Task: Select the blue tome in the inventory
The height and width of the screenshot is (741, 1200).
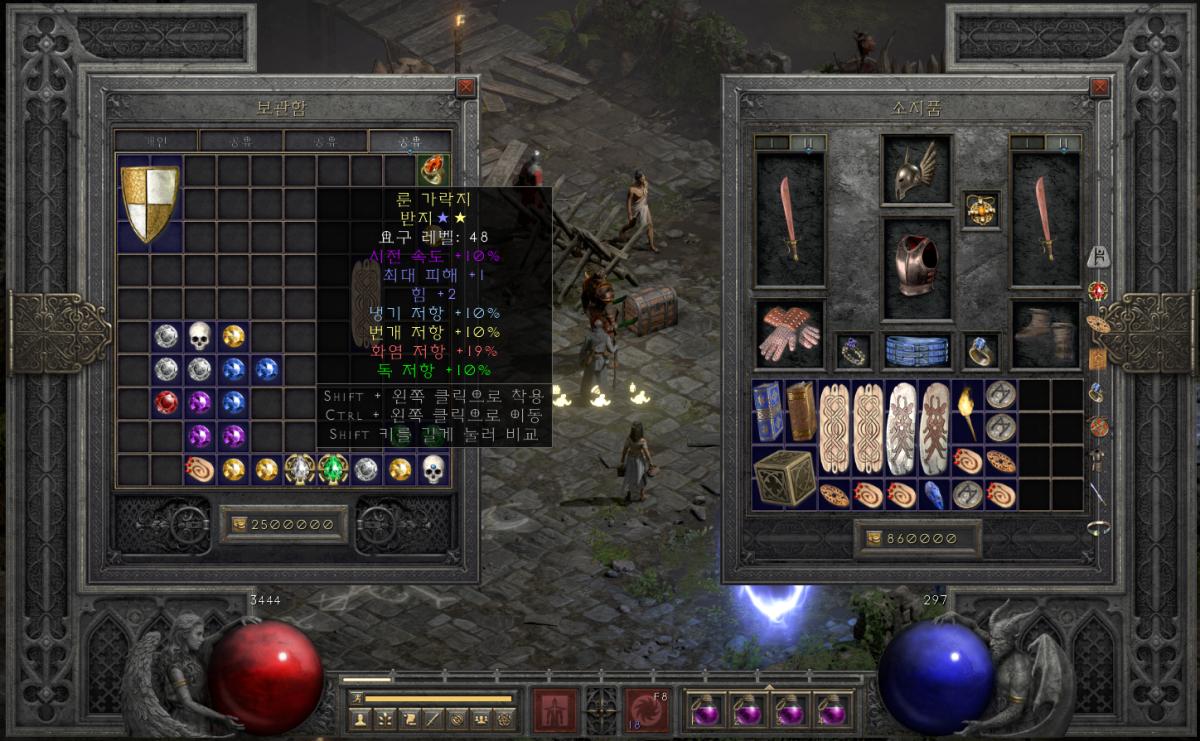Action: (768, 411)
